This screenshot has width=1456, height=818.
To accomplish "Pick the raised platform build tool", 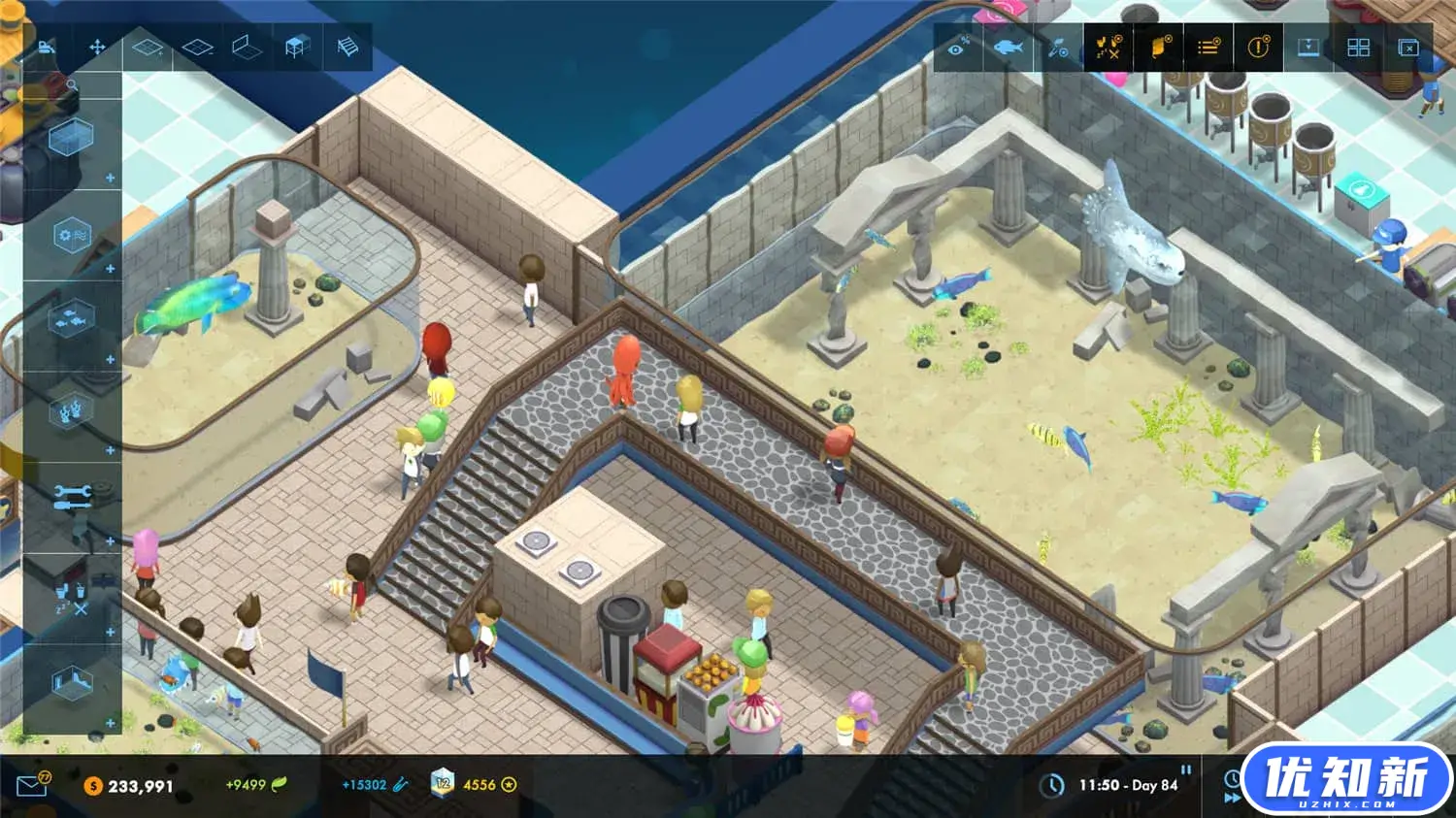I will click(x=297, y=47).
